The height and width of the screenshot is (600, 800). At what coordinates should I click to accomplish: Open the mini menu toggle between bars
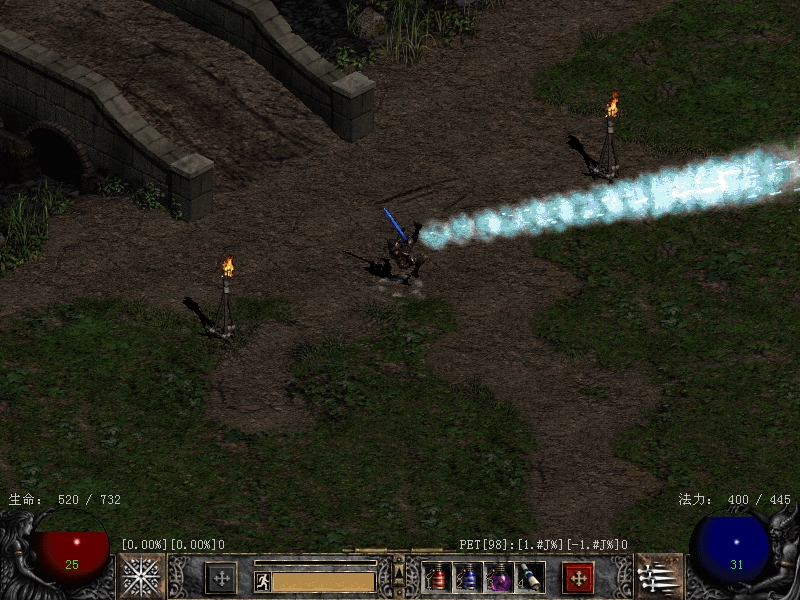[399, 574]
